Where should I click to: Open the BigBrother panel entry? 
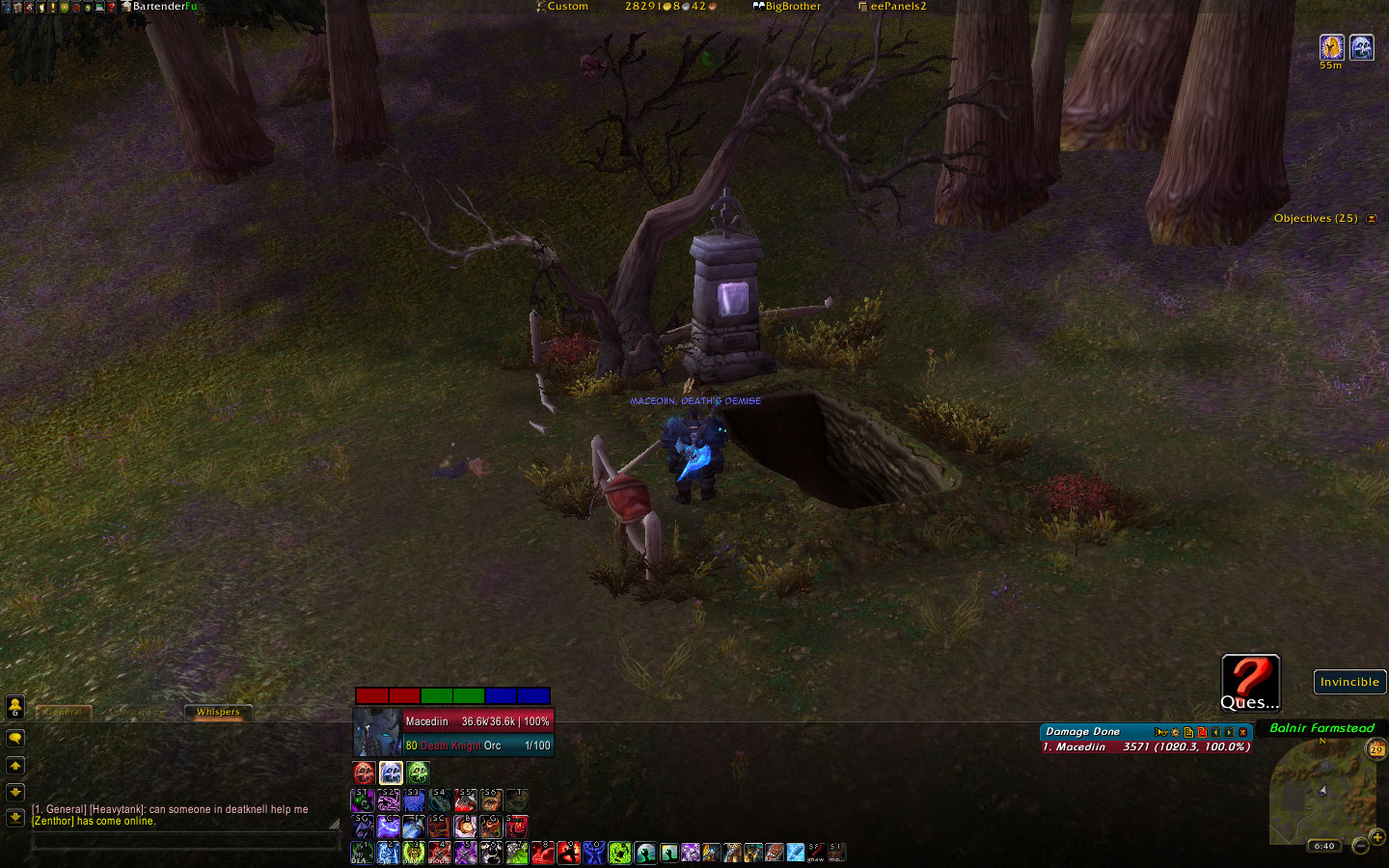tap(787, 7)
